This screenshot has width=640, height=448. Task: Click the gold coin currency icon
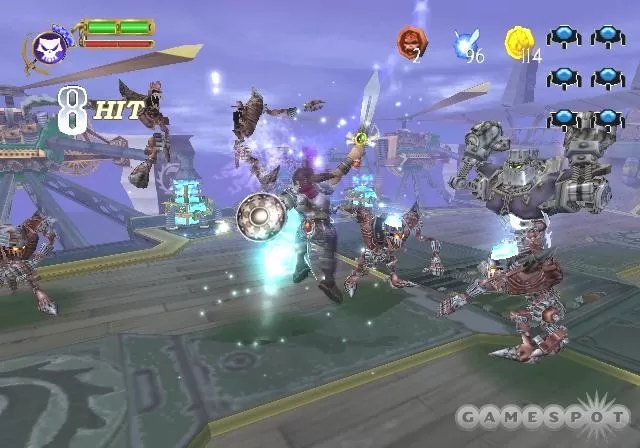(x=519, y=41)
